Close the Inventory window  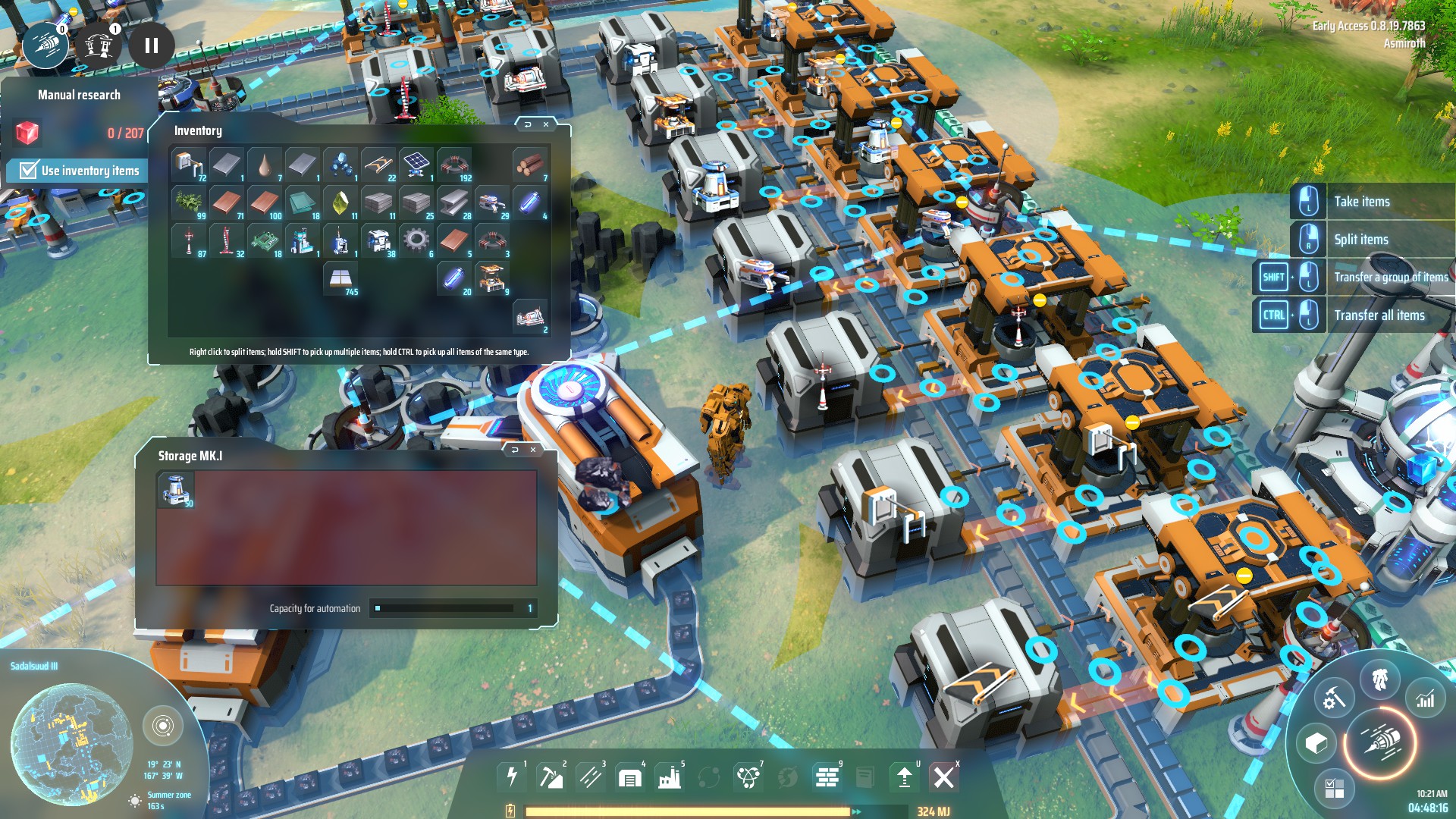tap(546, 124)
